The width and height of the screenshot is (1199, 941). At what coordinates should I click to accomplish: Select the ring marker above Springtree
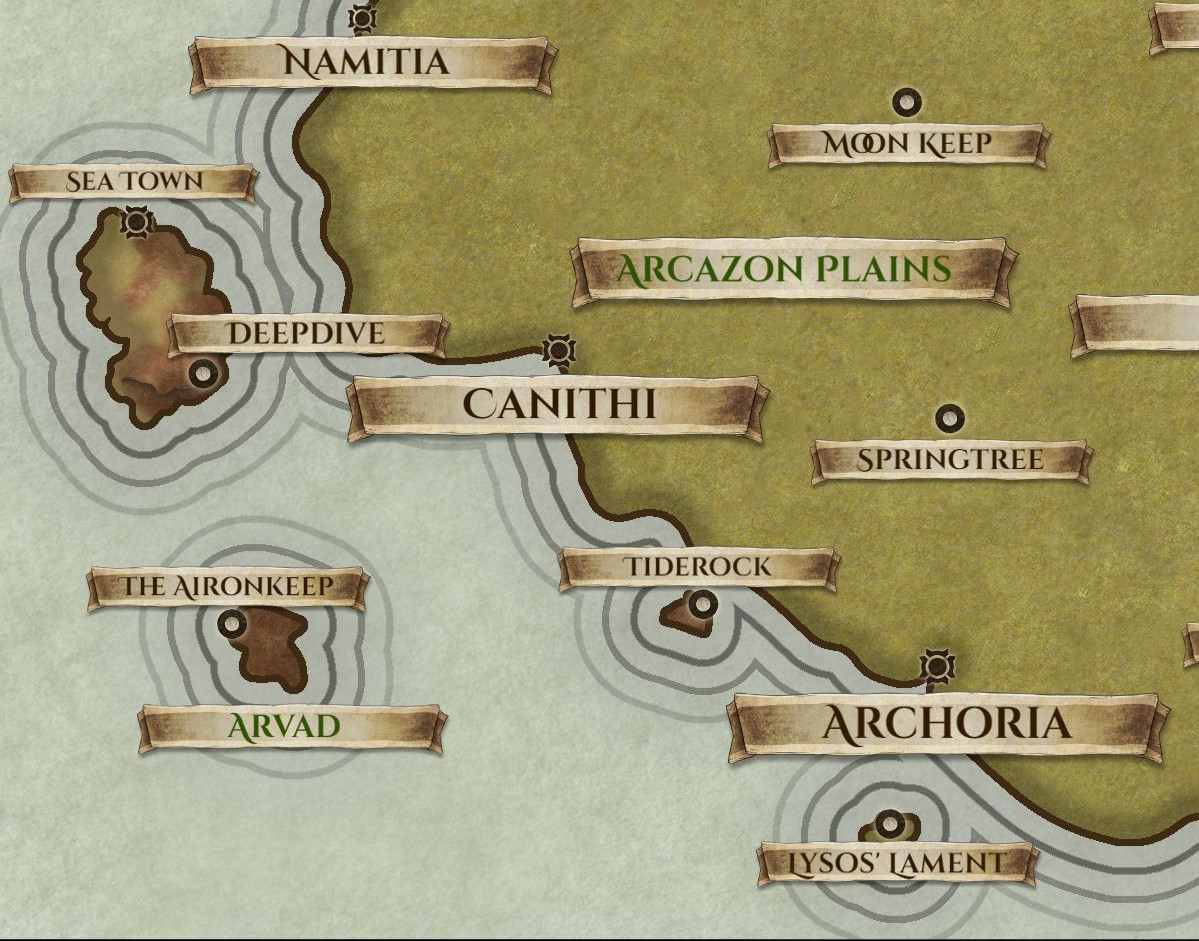948,417
